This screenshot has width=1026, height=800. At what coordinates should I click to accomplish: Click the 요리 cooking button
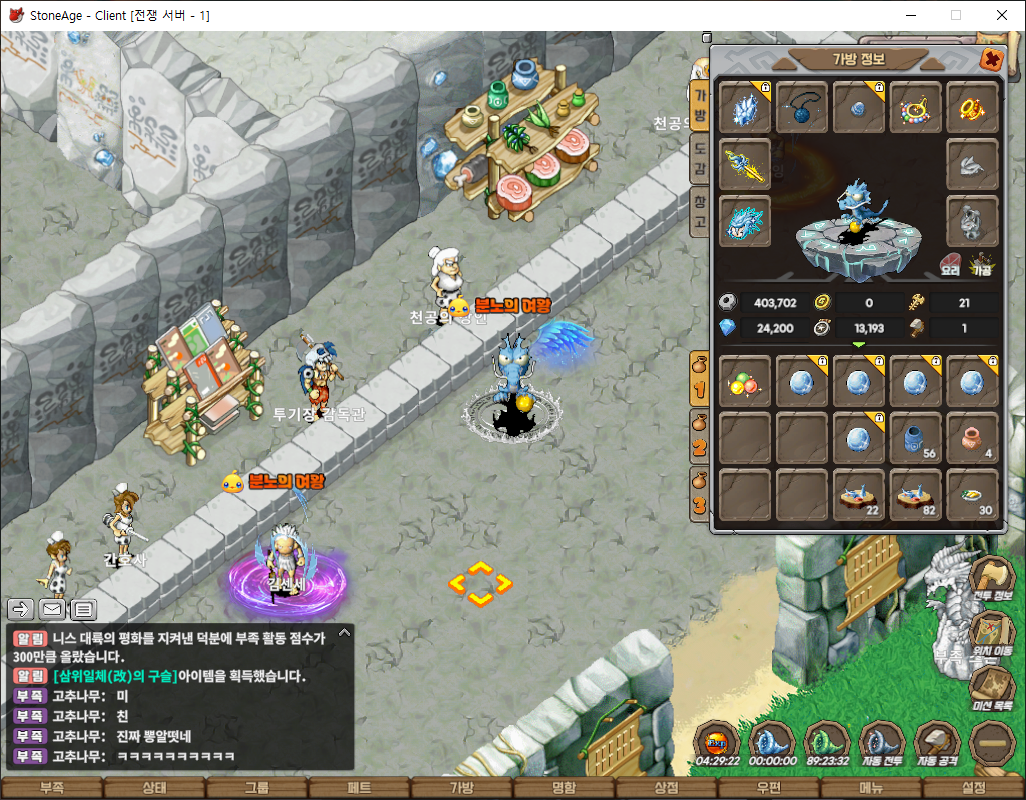(949, 264)
